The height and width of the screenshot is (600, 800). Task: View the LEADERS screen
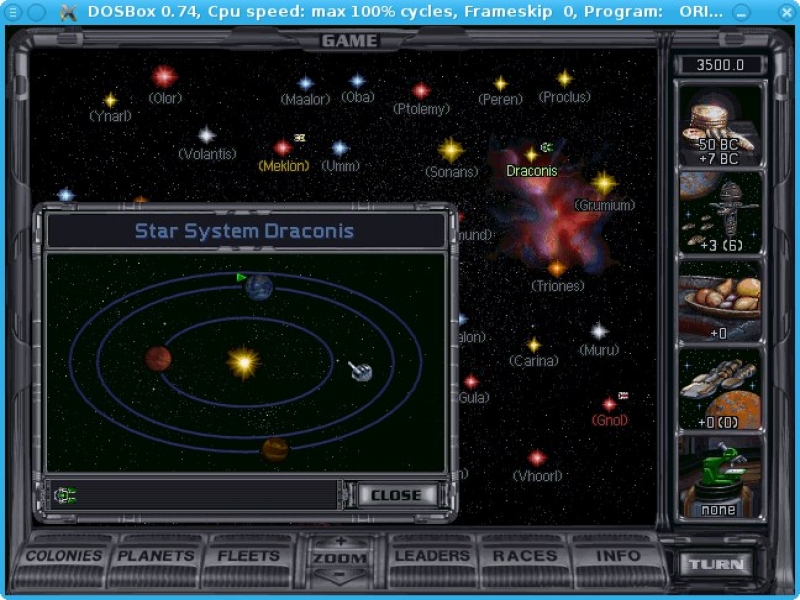click(432, 556)
